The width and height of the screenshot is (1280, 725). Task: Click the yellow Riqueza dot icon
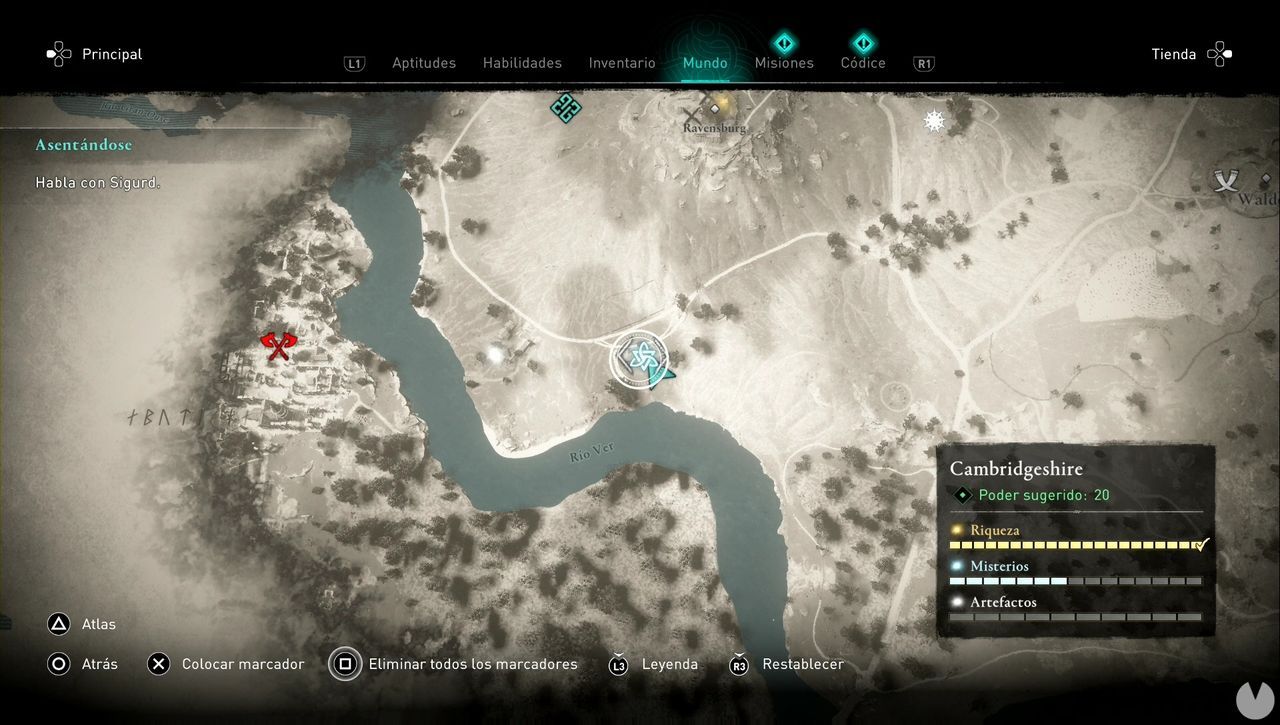point(957,529)
